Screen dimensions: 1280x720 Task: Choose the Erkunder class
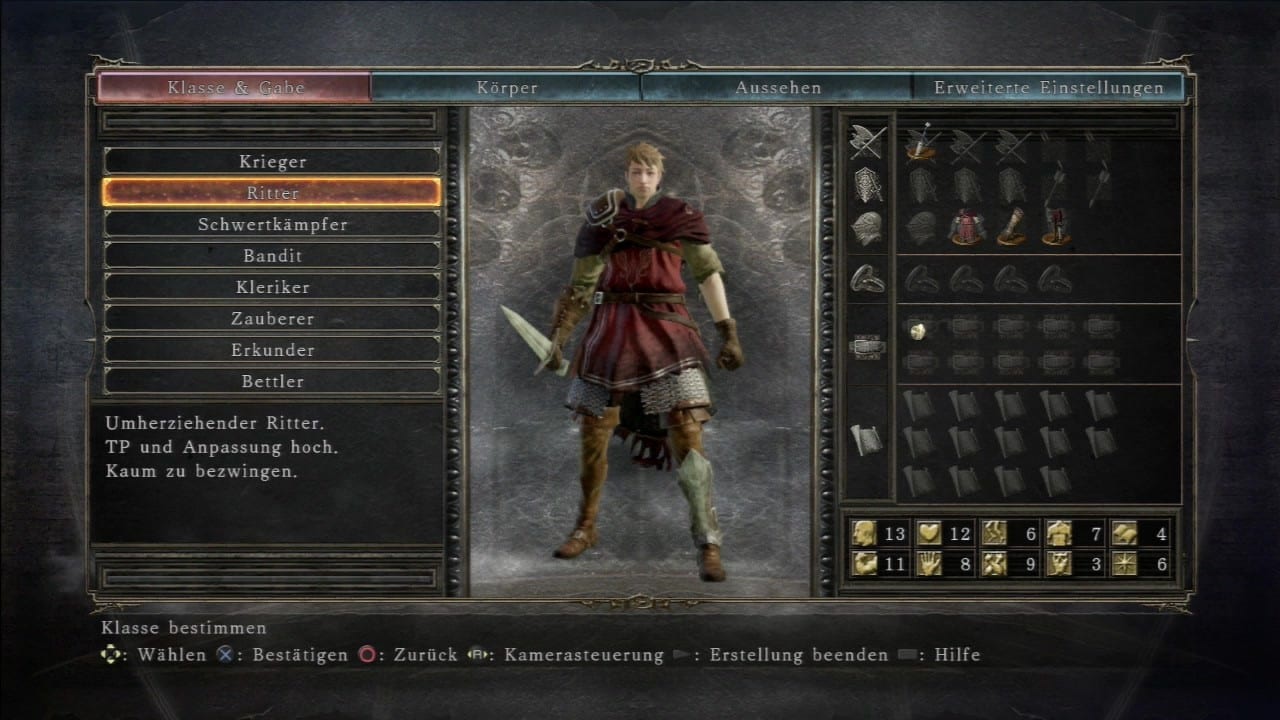pyautogui.click(x=272, y=350)
